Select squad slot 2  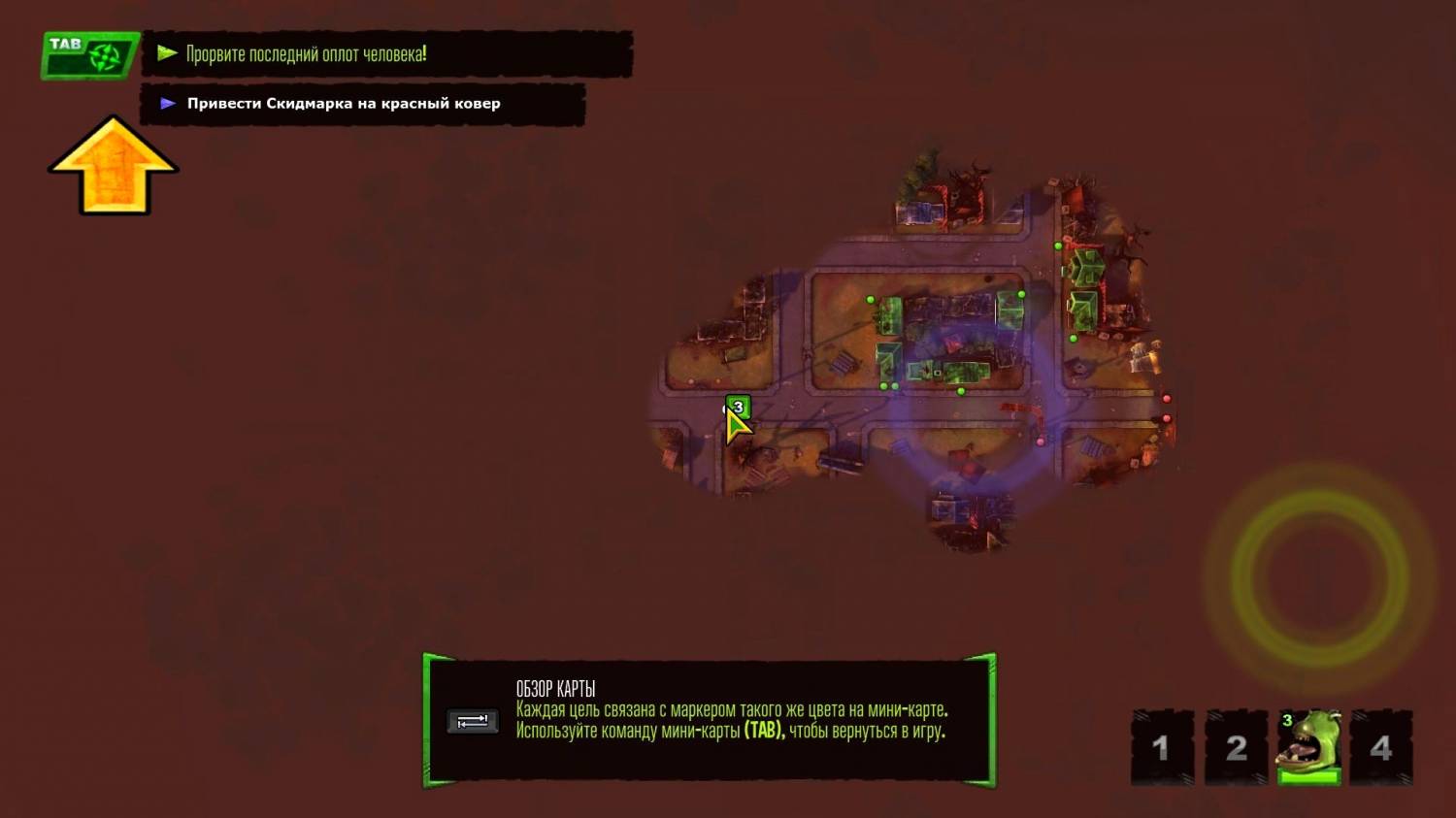coord(1236,747)
